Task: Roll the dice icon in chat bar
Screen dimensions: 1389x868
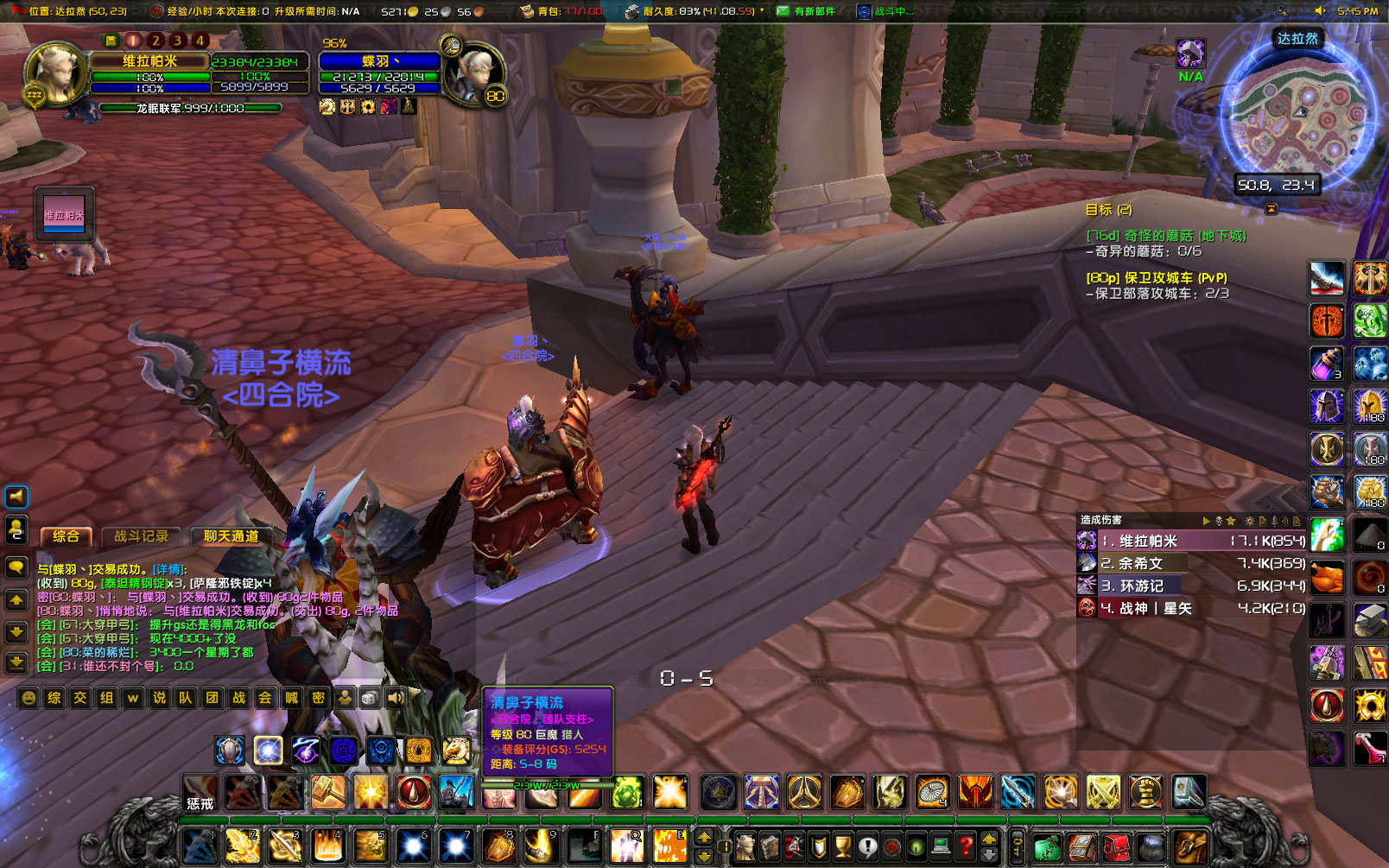Action: [x=368, y=698]
